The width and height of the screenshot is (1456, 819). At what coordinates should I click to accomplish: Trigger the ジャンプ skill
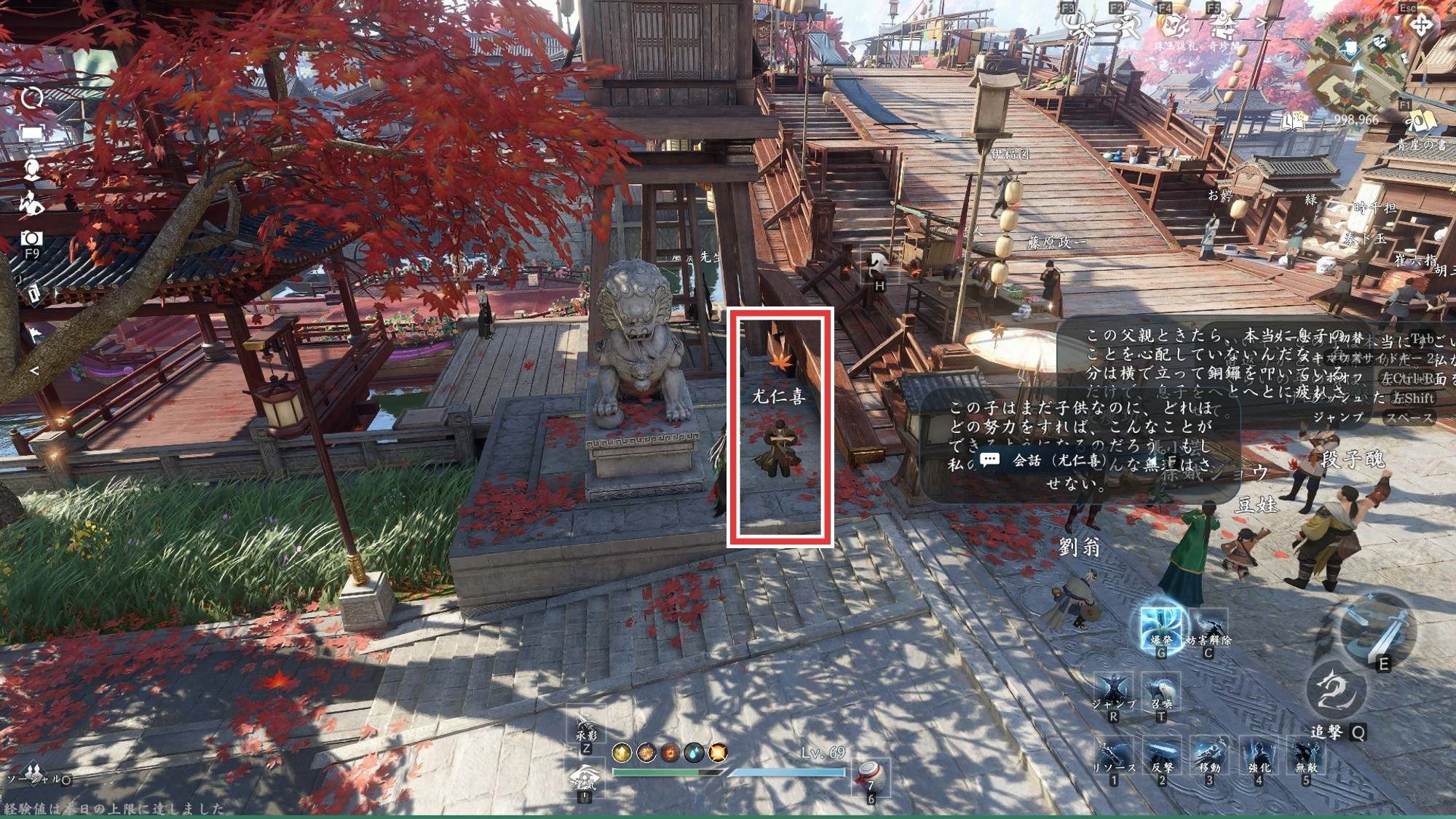1113,692
